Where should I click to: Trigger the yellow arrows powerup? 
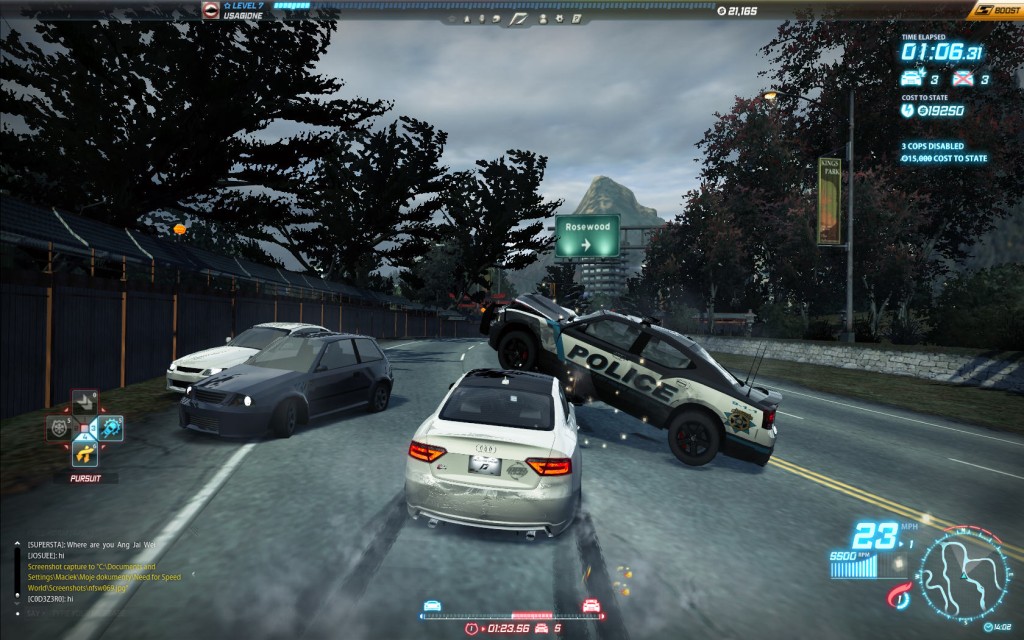[x=85, y=454]
